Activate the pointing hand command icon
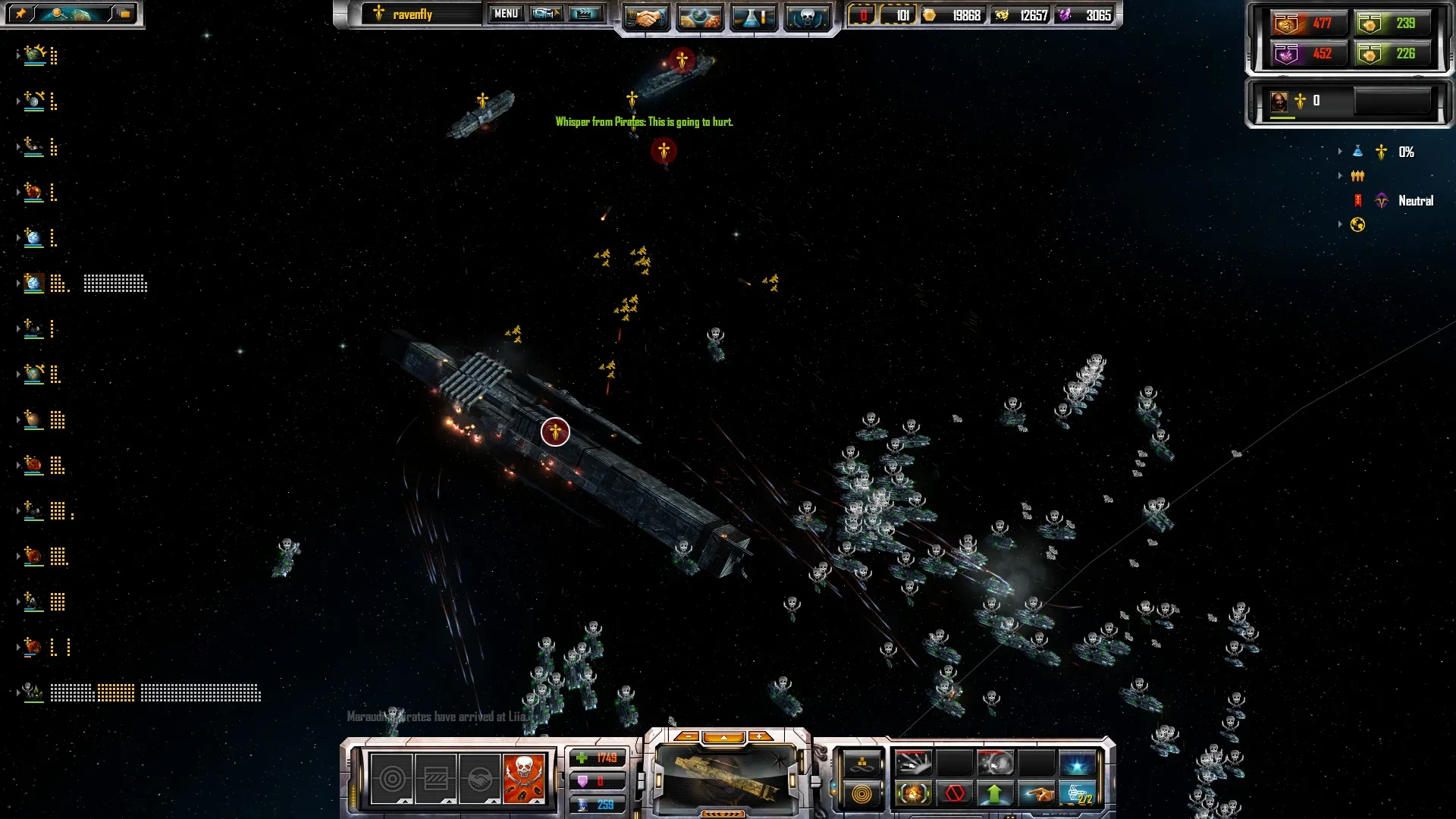 [1036, 794]
